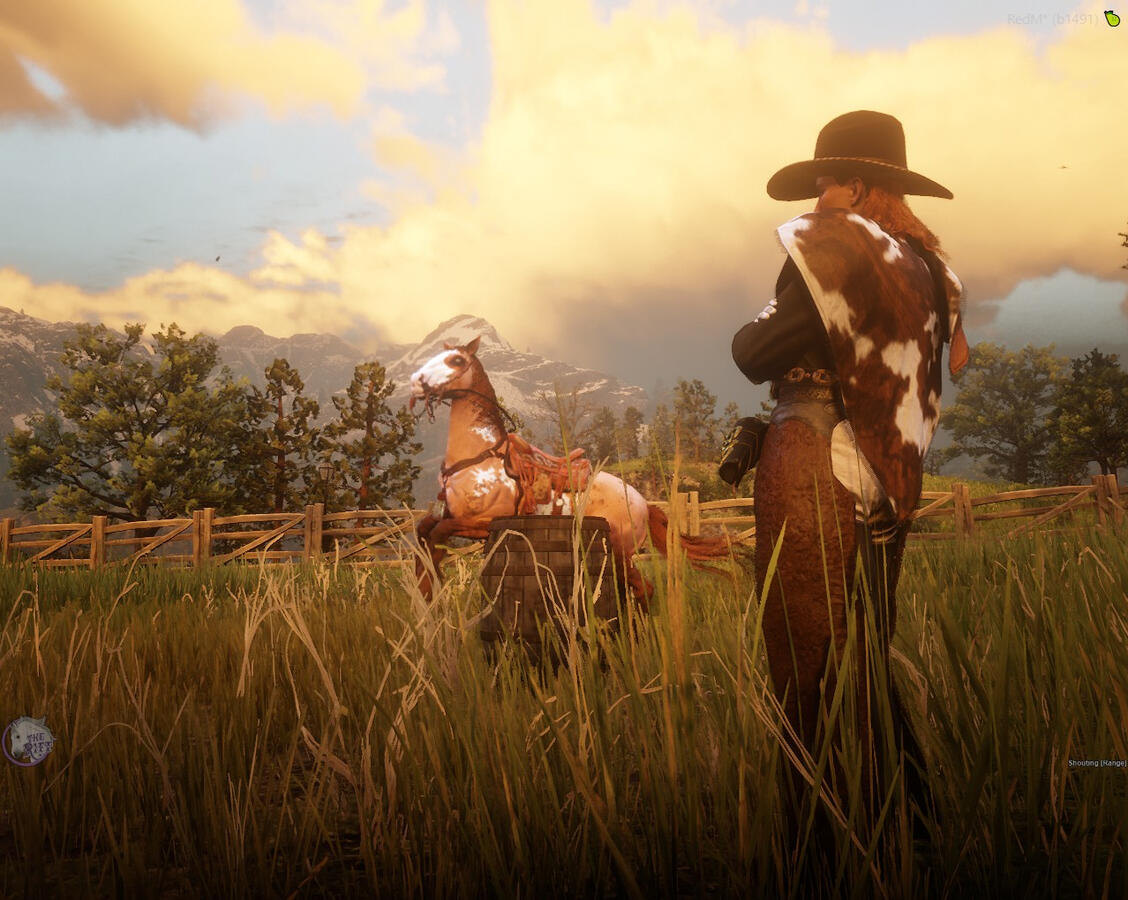Click the horse-head server logo badge
Viewport: 1128px width, 900px height.
[x=27, y=741]
